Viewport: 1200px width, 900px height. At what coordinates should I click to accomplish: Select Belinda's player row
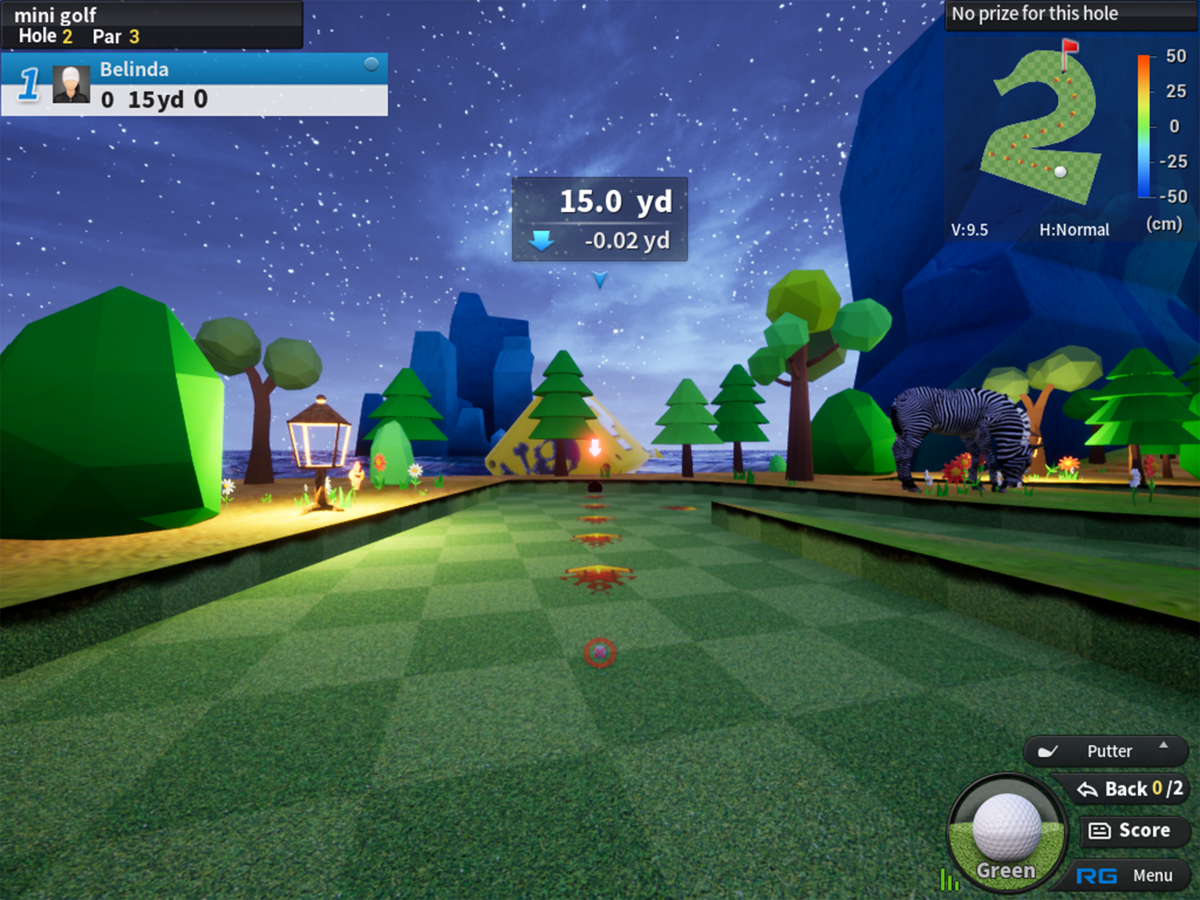[194, 84]
